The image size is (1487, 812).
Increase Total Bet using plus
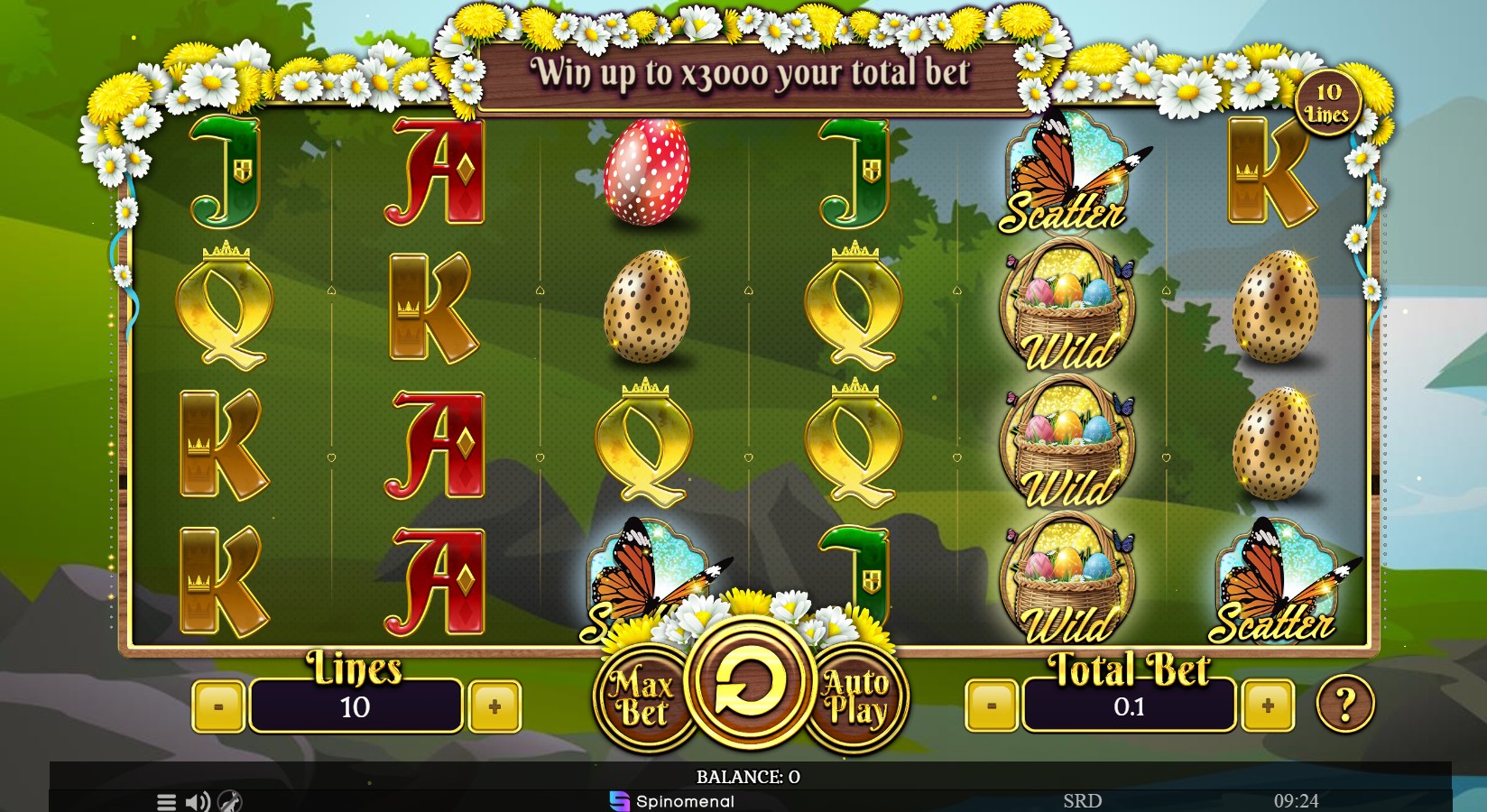coord(1267,706)
